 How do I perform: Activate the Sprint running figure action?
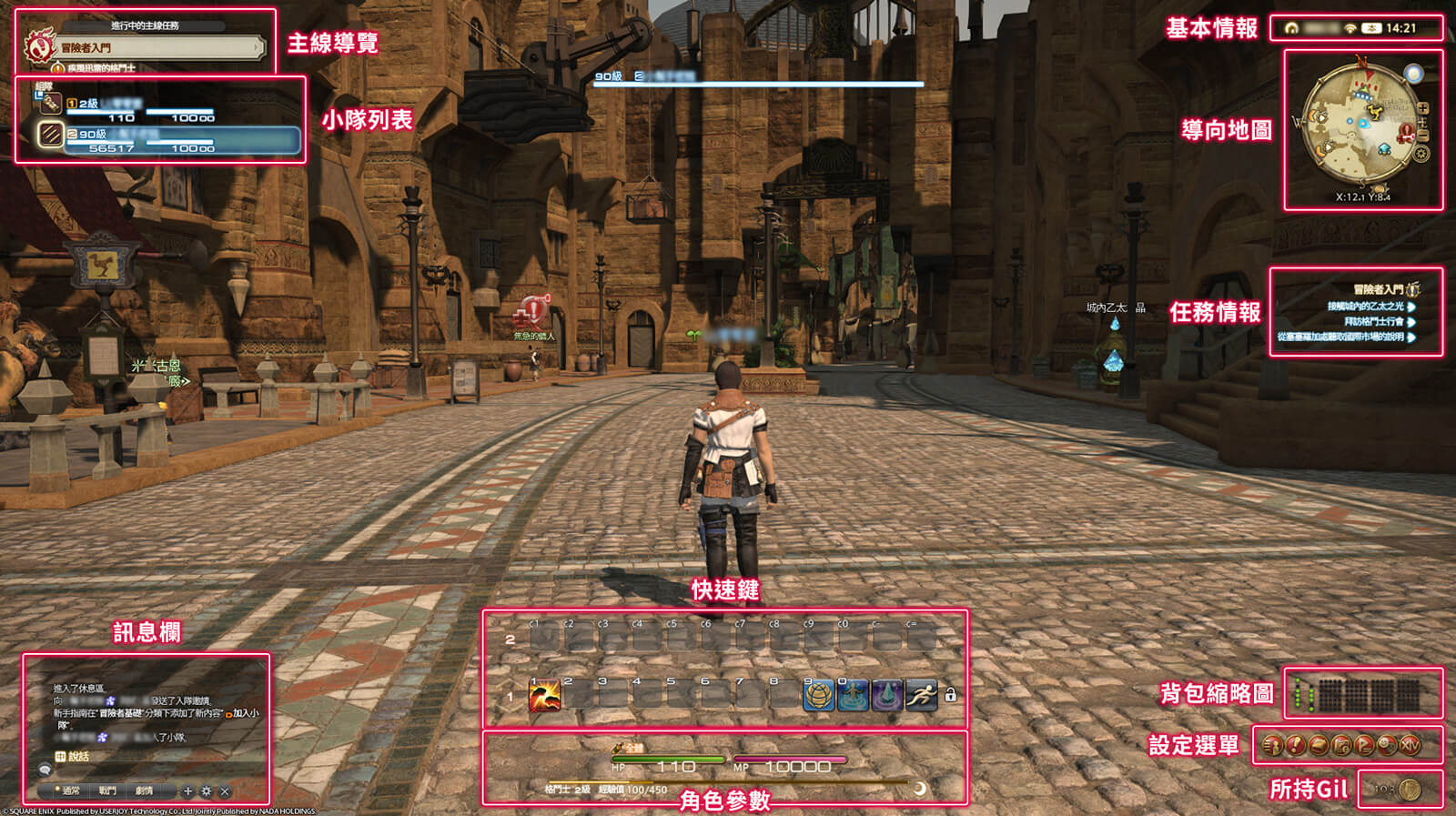coord(921,696)
